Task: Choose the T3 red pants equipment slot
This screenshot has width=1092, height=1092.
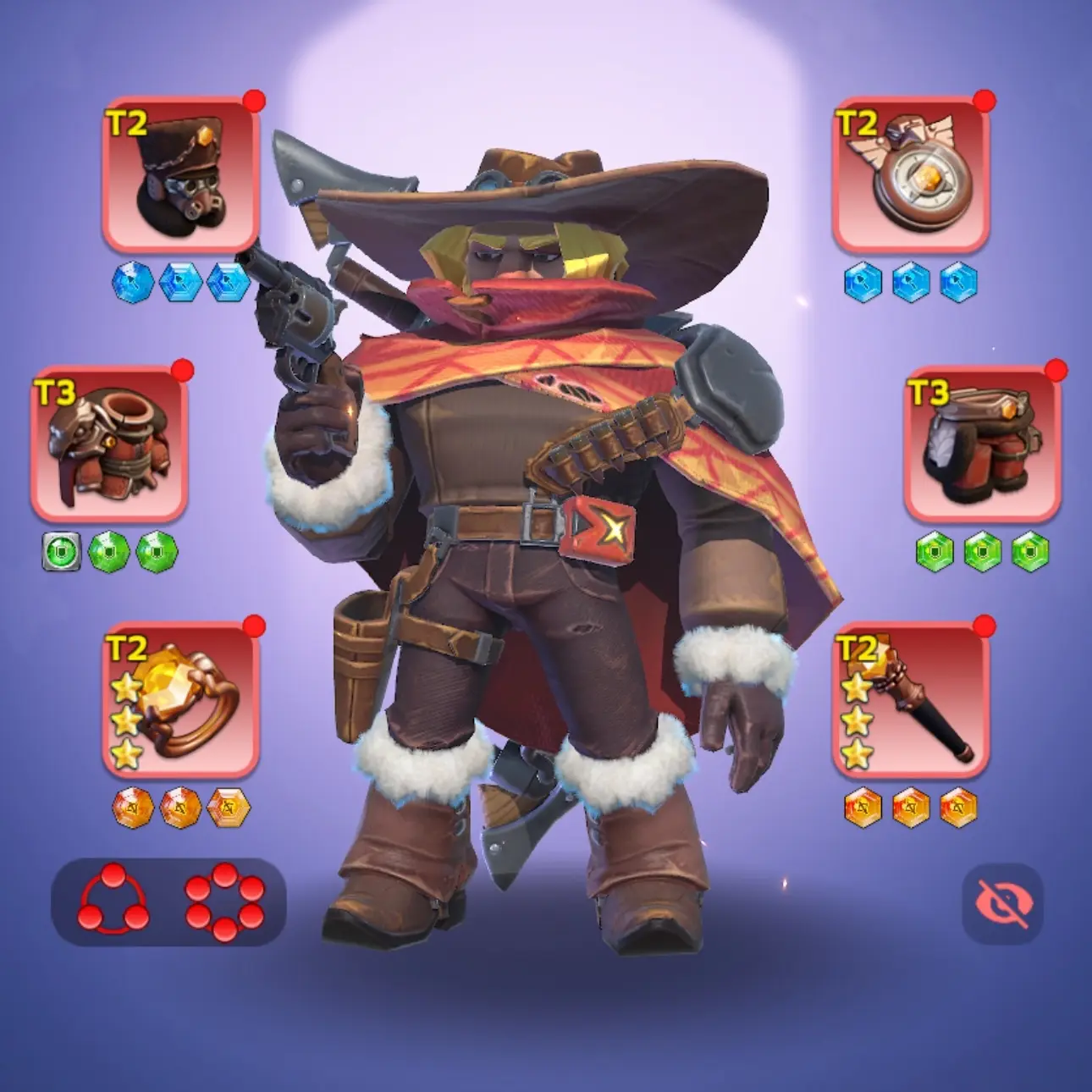Action: click(x=982, y=444)
